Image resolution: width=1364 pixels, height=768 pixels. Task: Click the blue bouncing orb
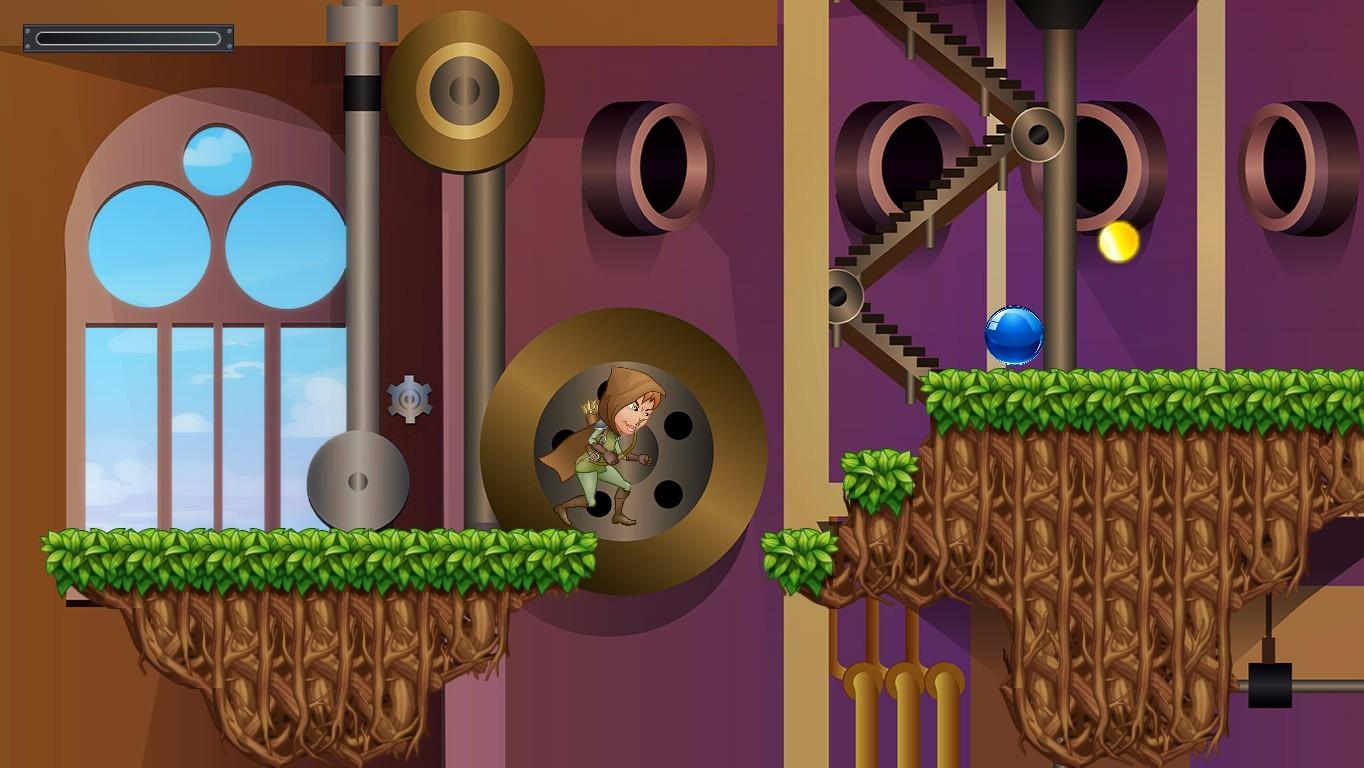click(1016, 335)
